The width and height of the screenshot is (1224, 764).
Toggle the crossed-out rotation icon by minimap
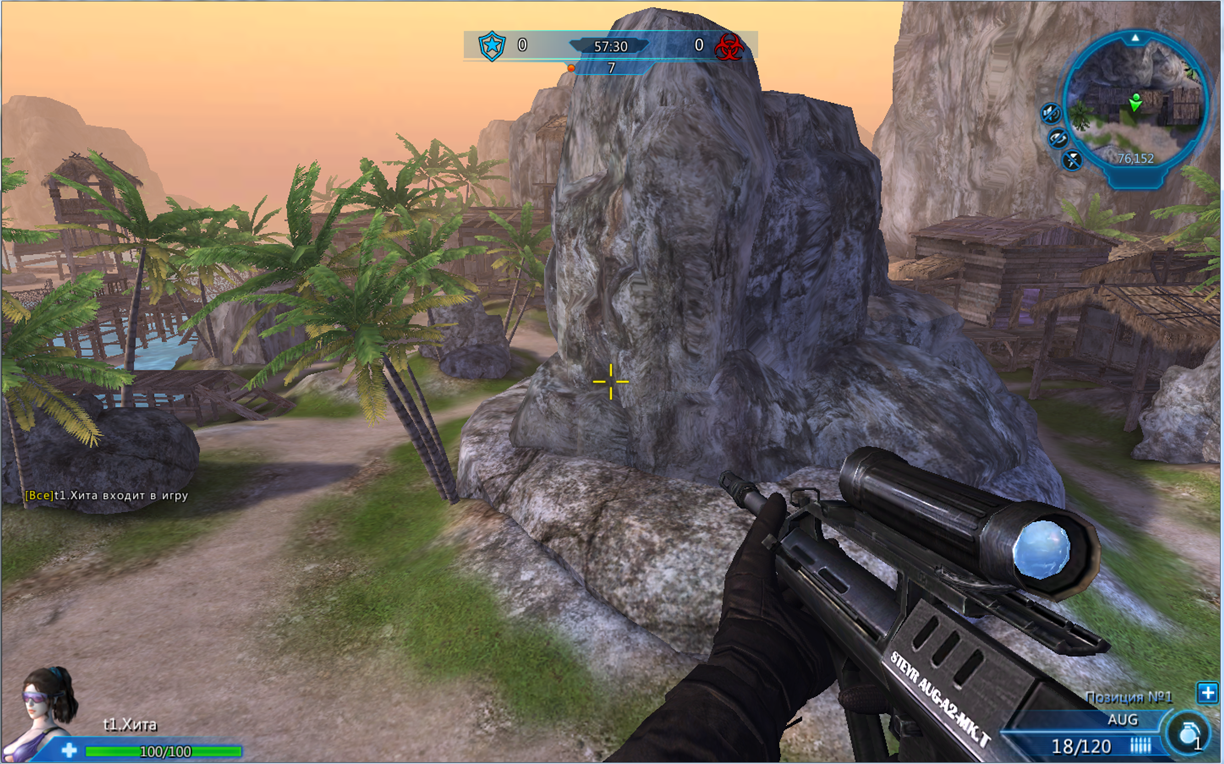click(x=1058, y=138)
